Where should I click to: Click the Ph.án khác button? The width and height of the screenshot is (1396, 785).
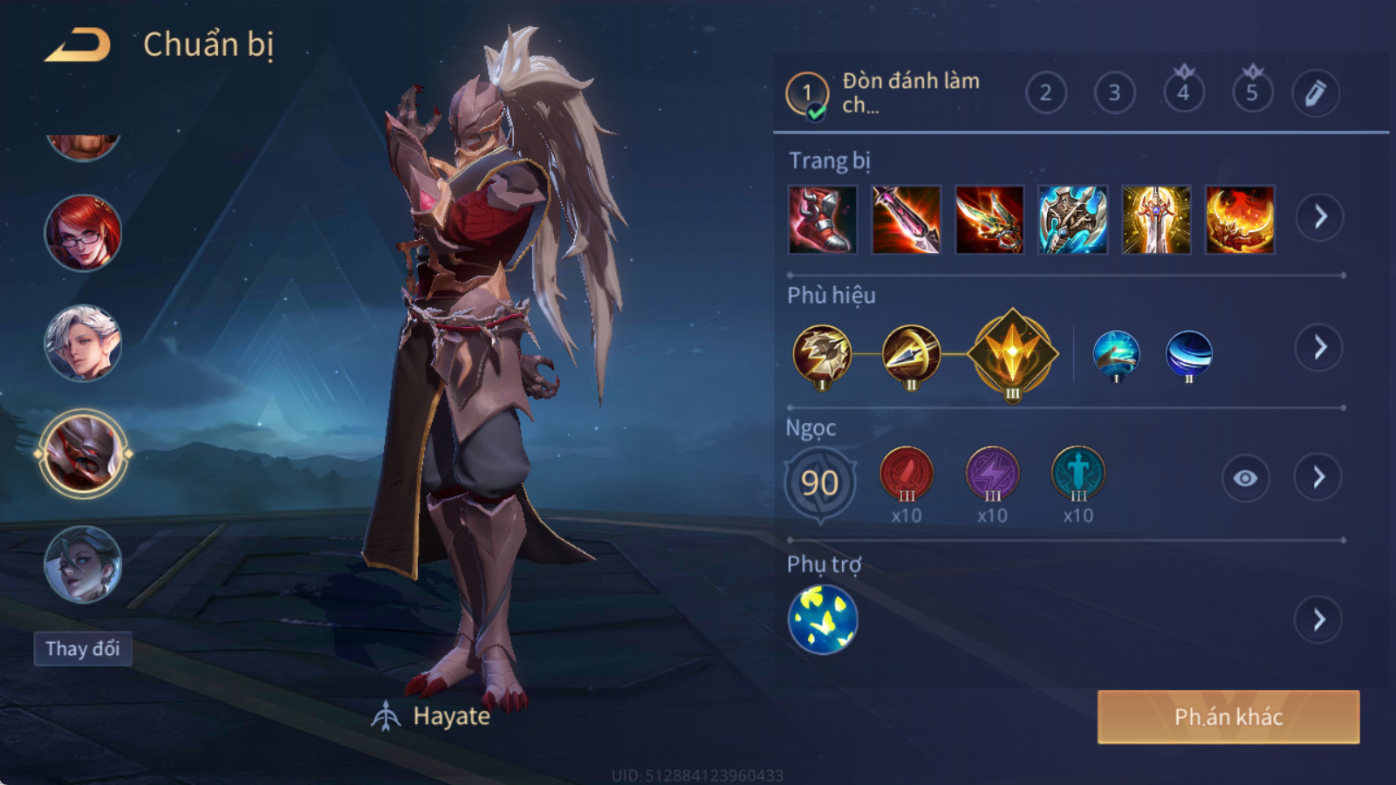1228,717
